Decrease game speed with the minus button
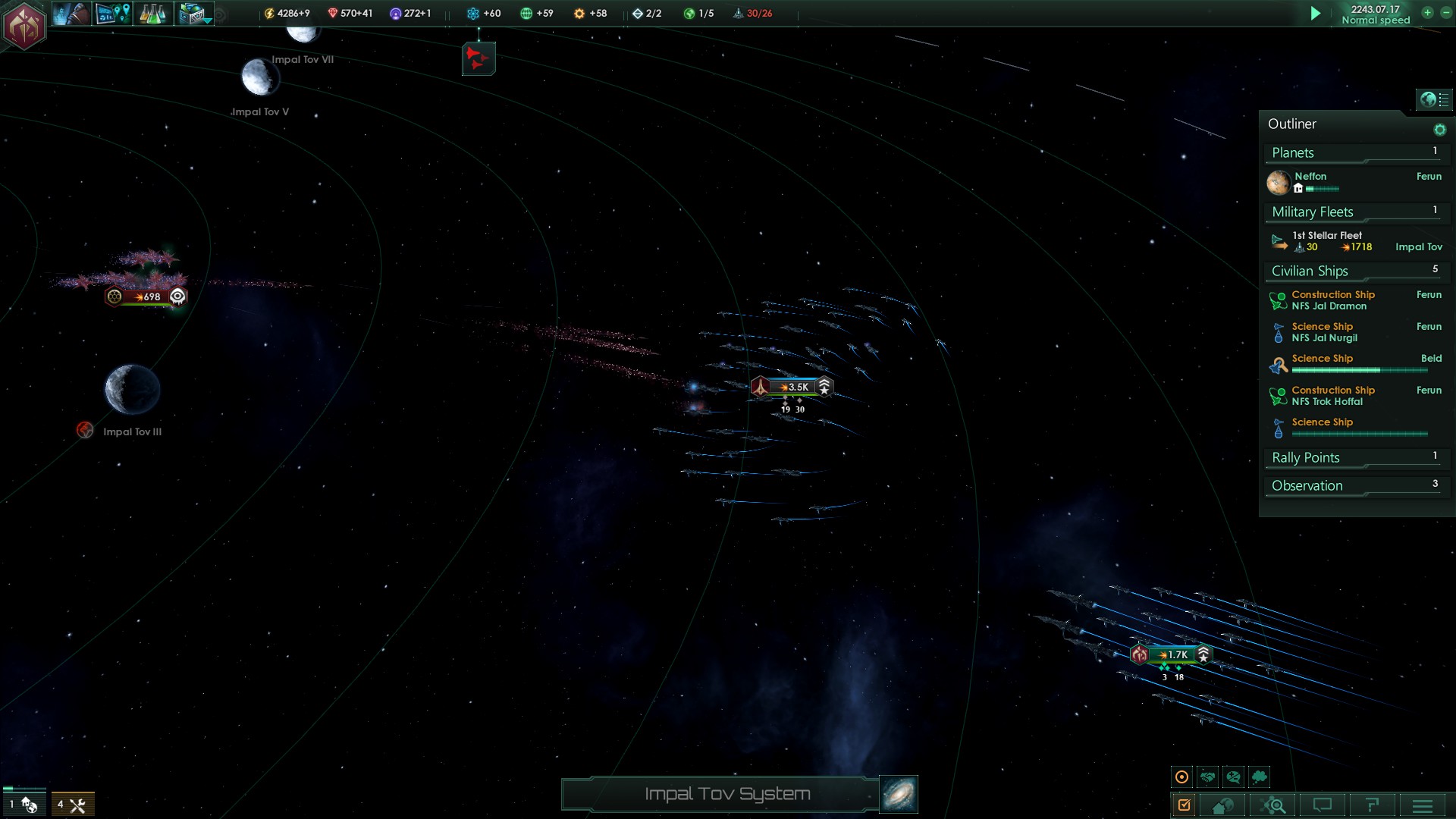 click(x=1445, y=13)
